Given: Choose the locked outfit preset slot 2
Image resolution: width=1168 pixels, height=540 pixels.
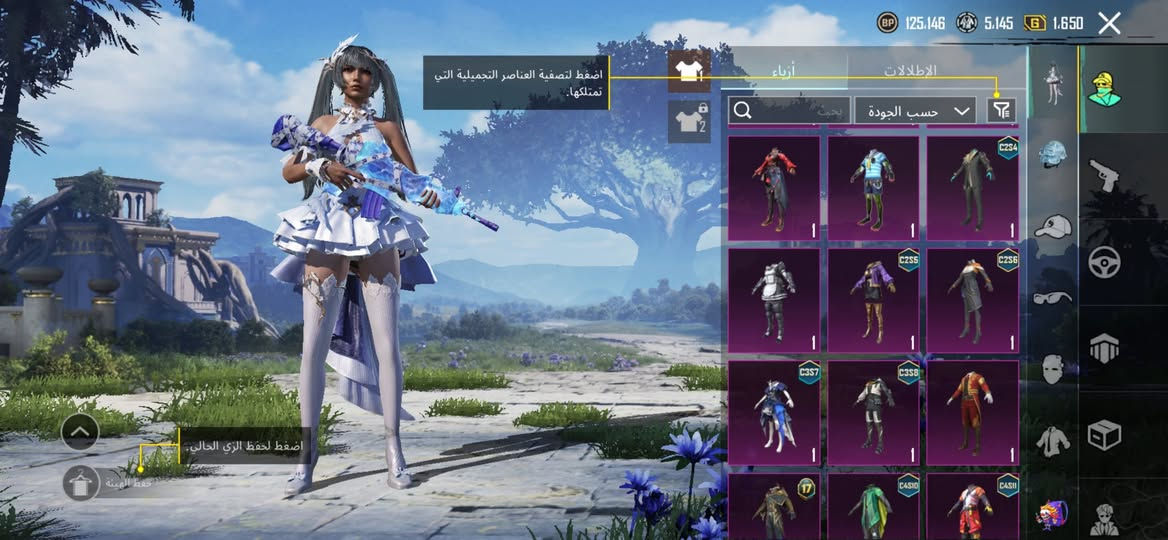Looking at the screenshot, I should point(689,121).
